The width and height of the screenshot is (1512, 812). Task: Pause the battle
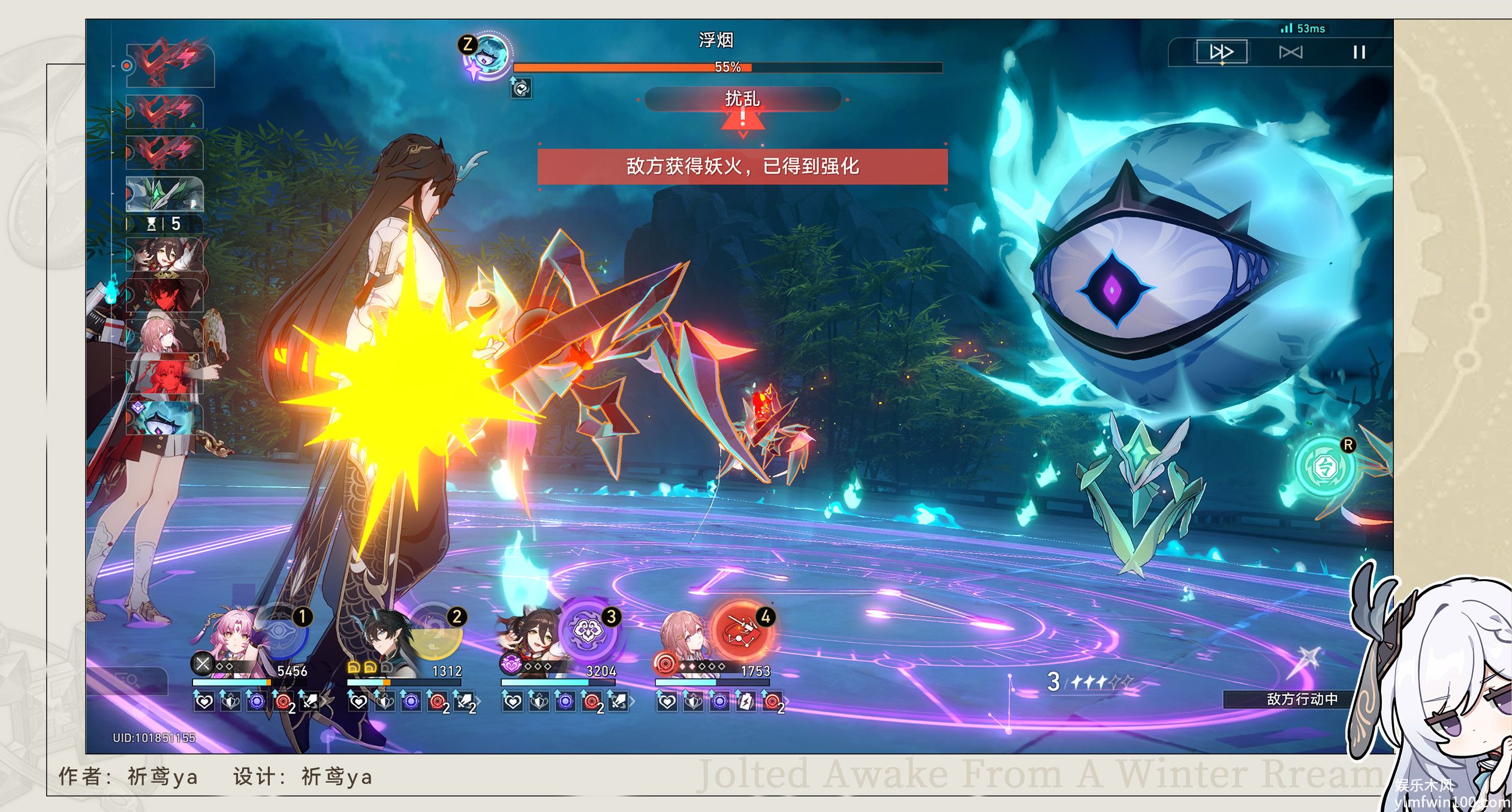pos(1359,53)
